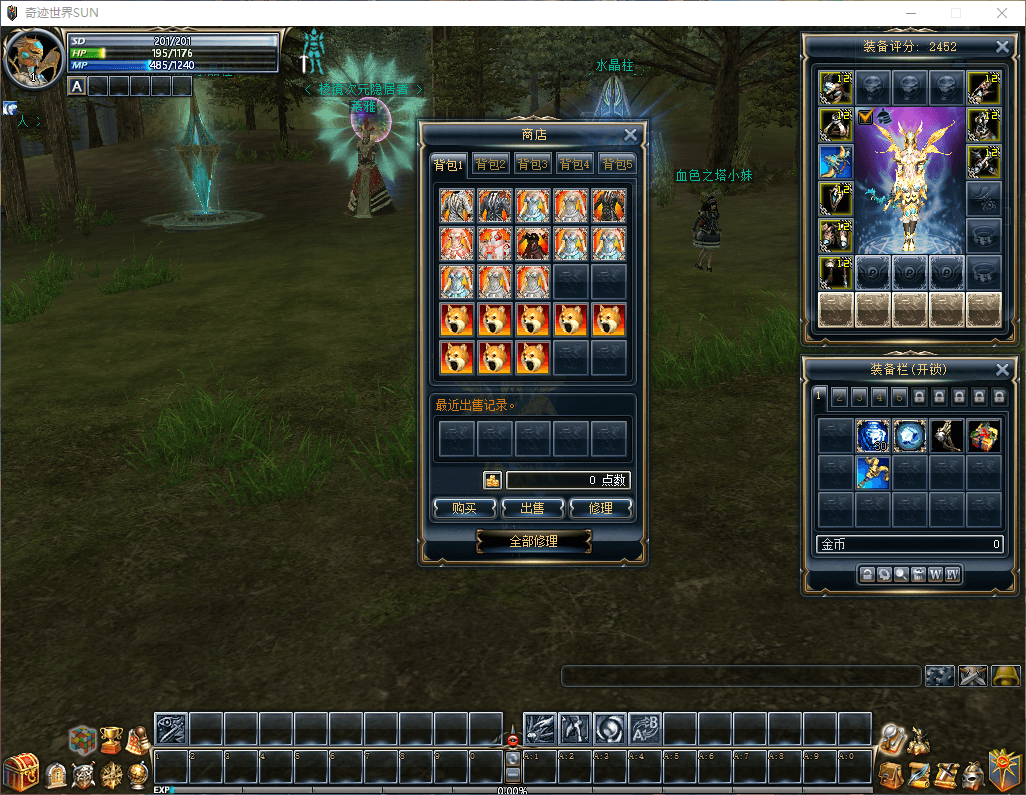The height and width of the screenshot is (795, 1026).
Task: Click the 购买 buy button
Action: click(464, 508)
